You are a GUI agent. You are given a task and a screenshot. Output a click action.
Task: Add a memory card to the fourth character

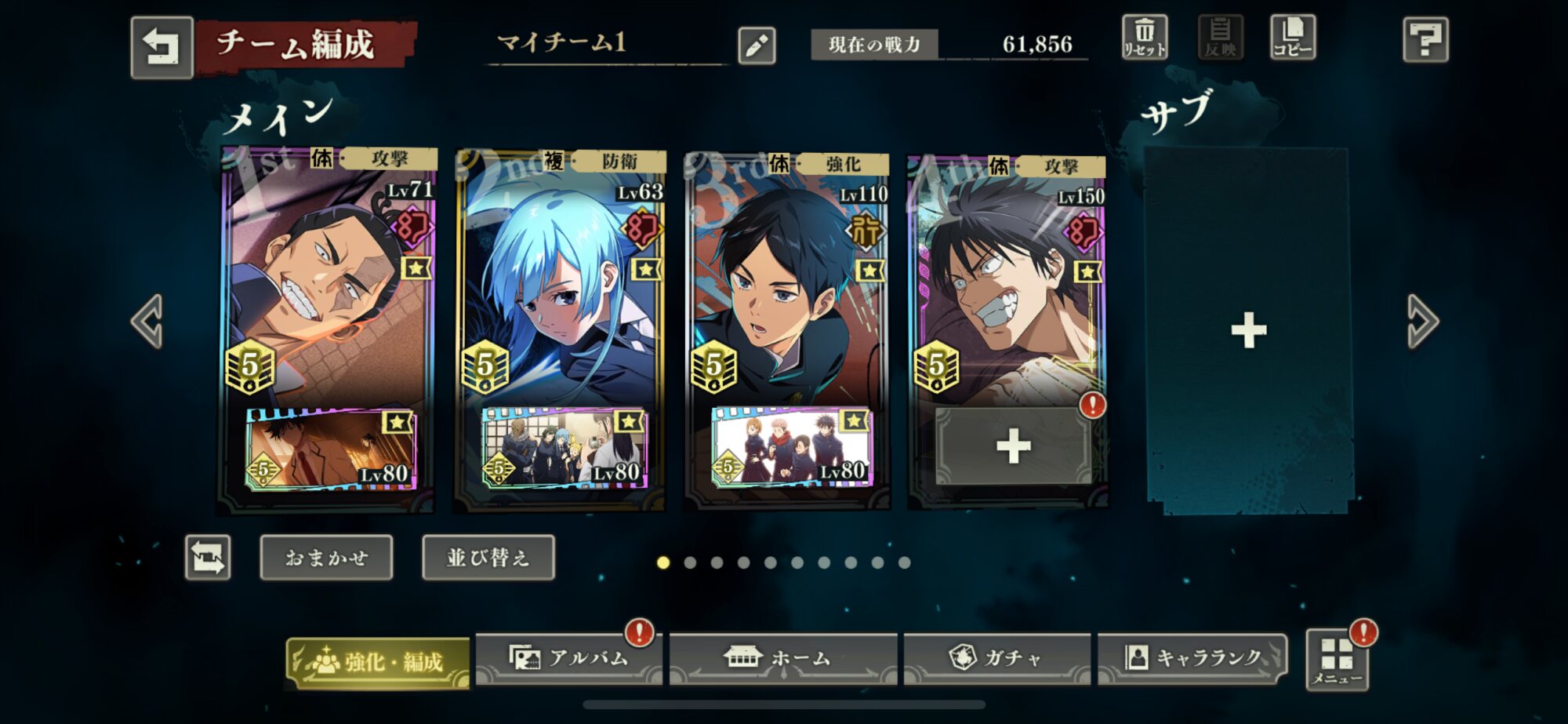coord(1013,447)
